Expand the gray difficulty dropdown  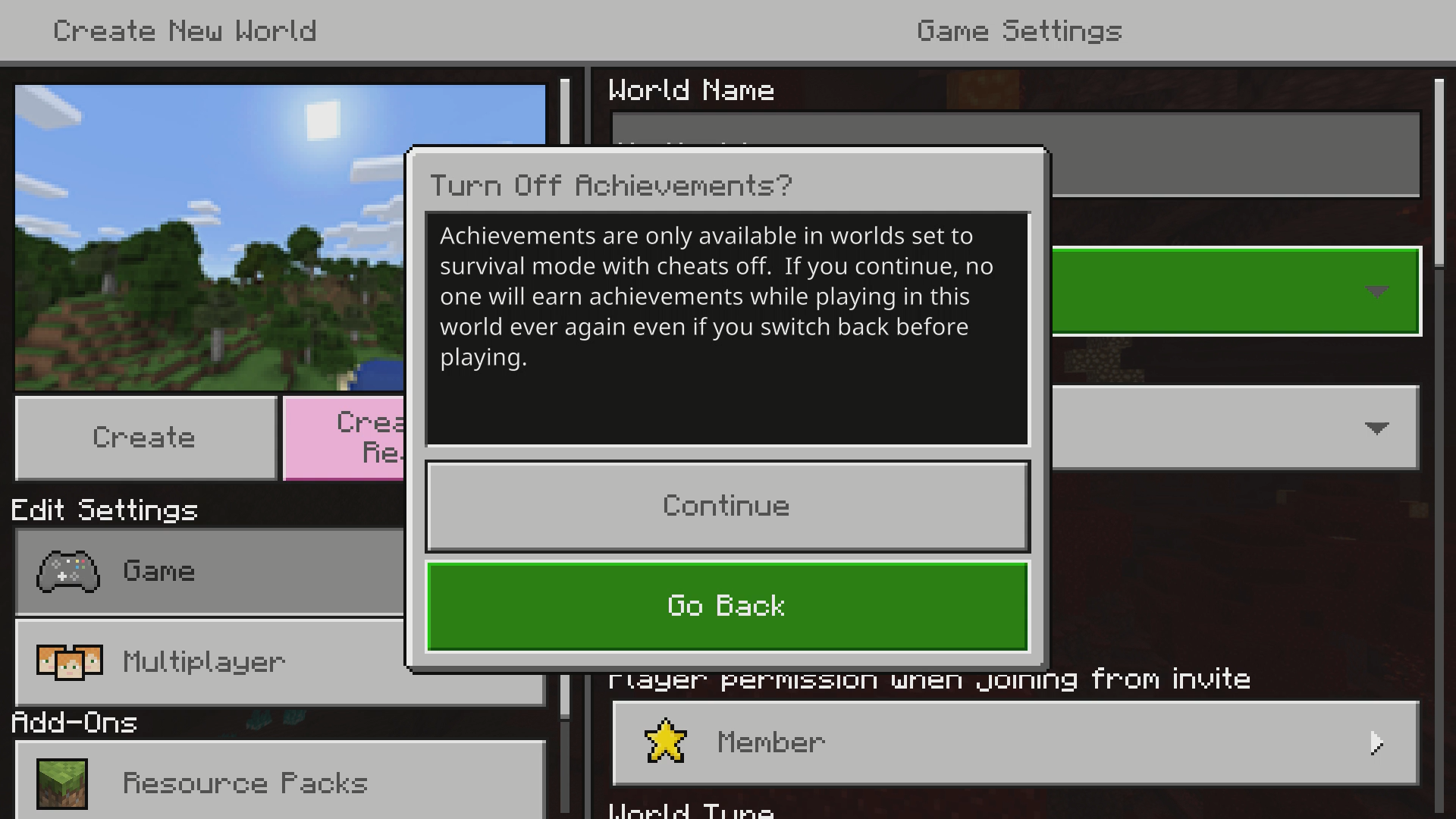coord(1236,428)
